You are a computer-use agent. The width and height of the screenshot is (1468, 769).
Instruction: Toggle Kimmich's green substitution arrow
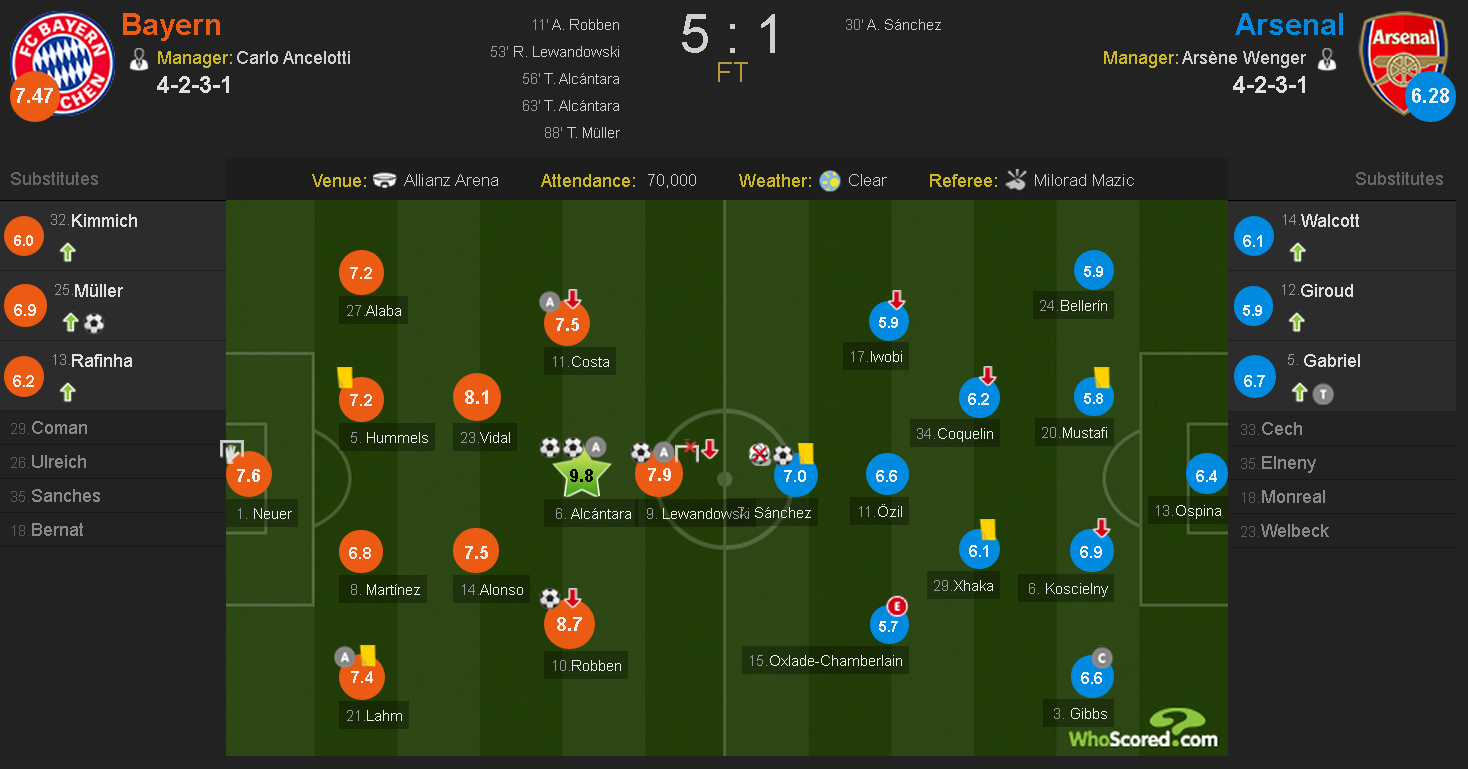pos(67,253)
